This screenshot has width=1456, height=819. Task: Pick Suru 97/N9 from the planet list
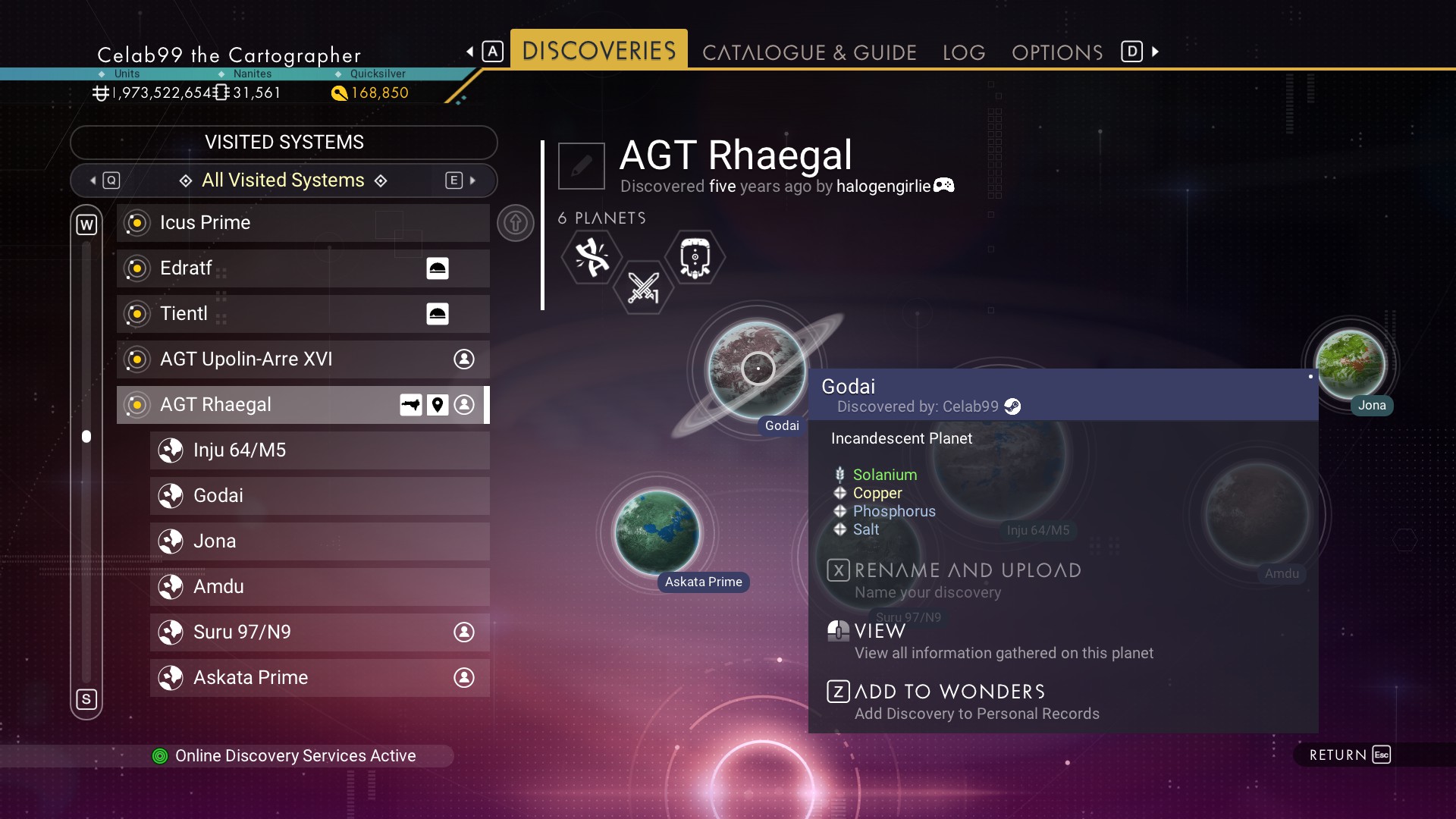point(319,632)
